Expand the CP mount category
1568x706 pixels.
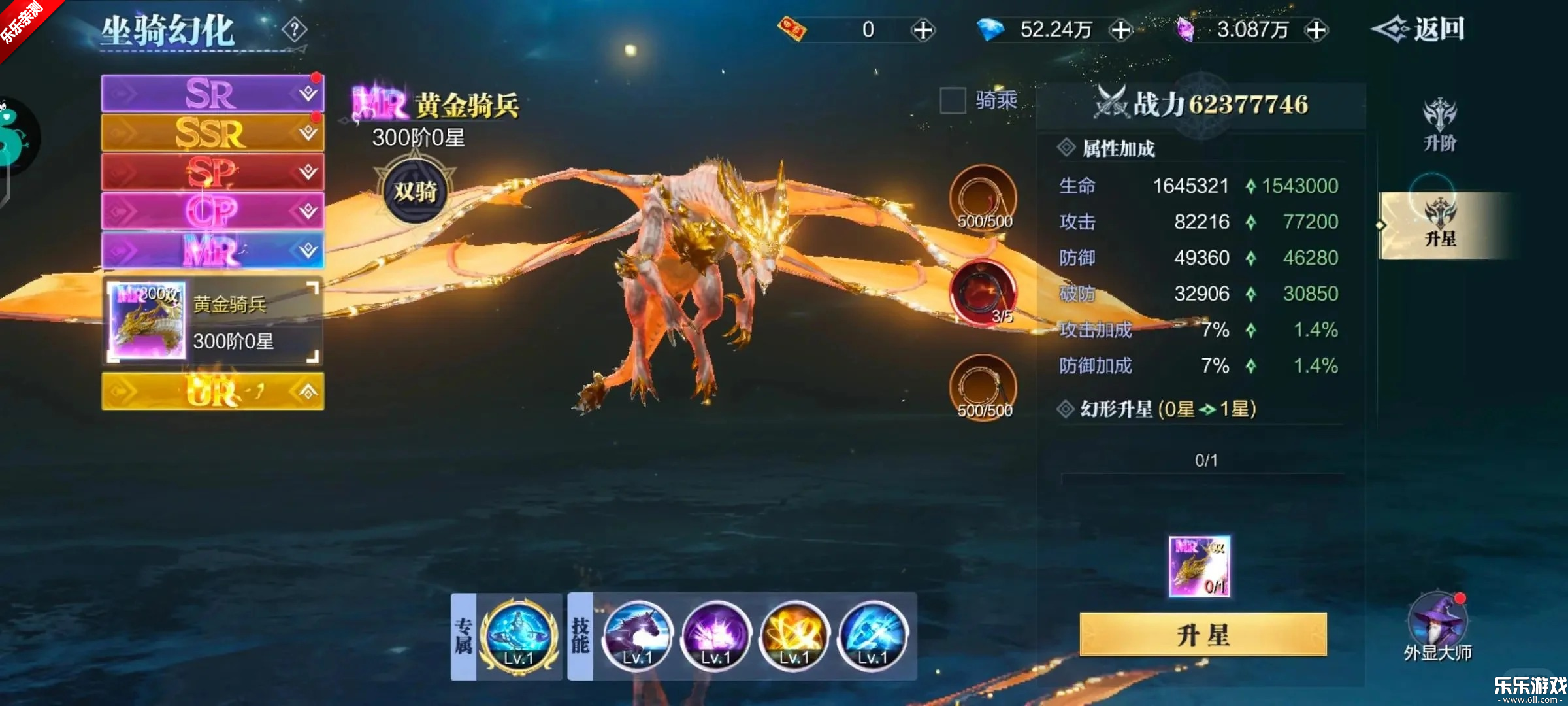(212, 211)
